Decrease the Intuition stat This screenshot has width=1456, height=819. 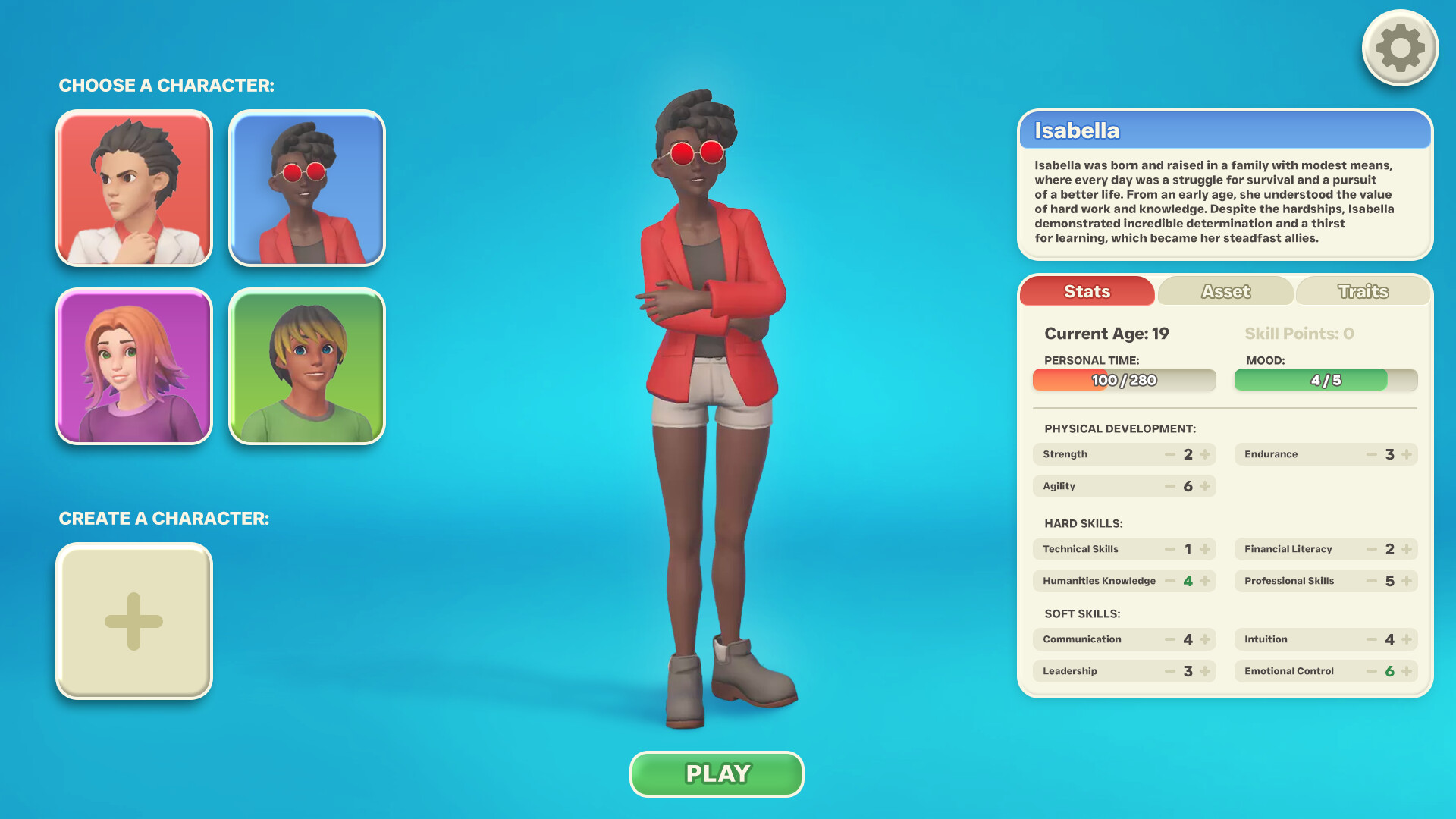[1373, 639]
